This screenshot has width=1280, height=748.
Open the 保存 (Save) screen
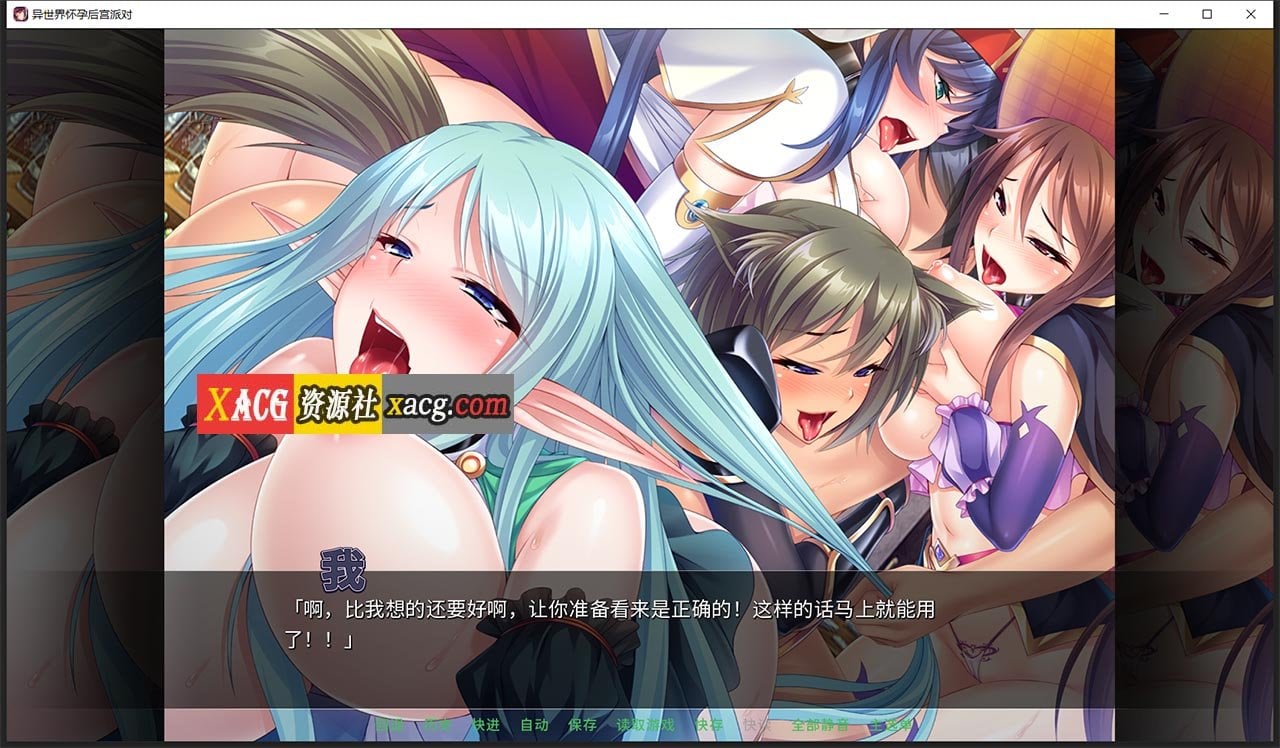[583, 724]
